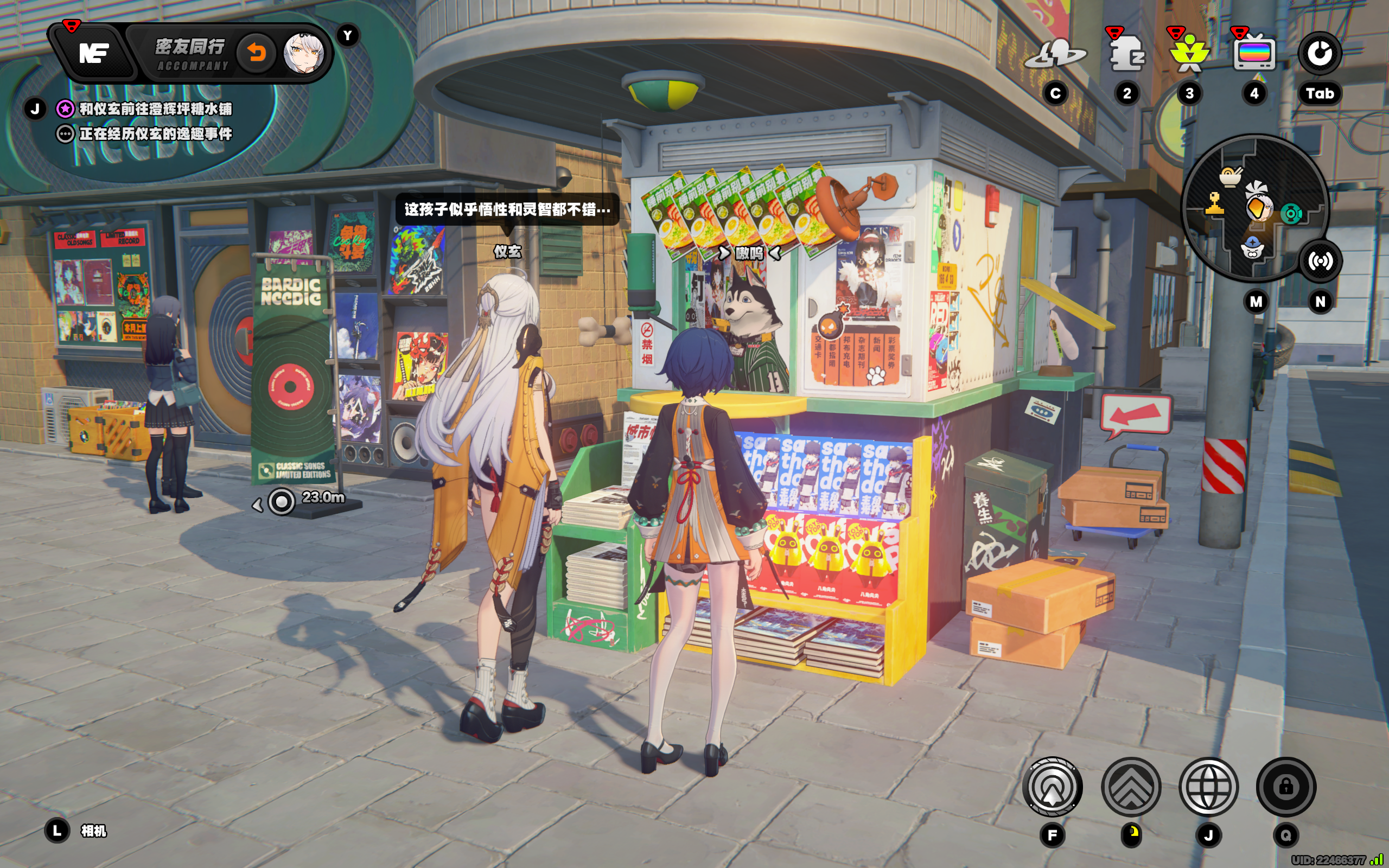Screen dimensions: 1389x868
Task: Open the camera (相机) option
Action: 92,831
